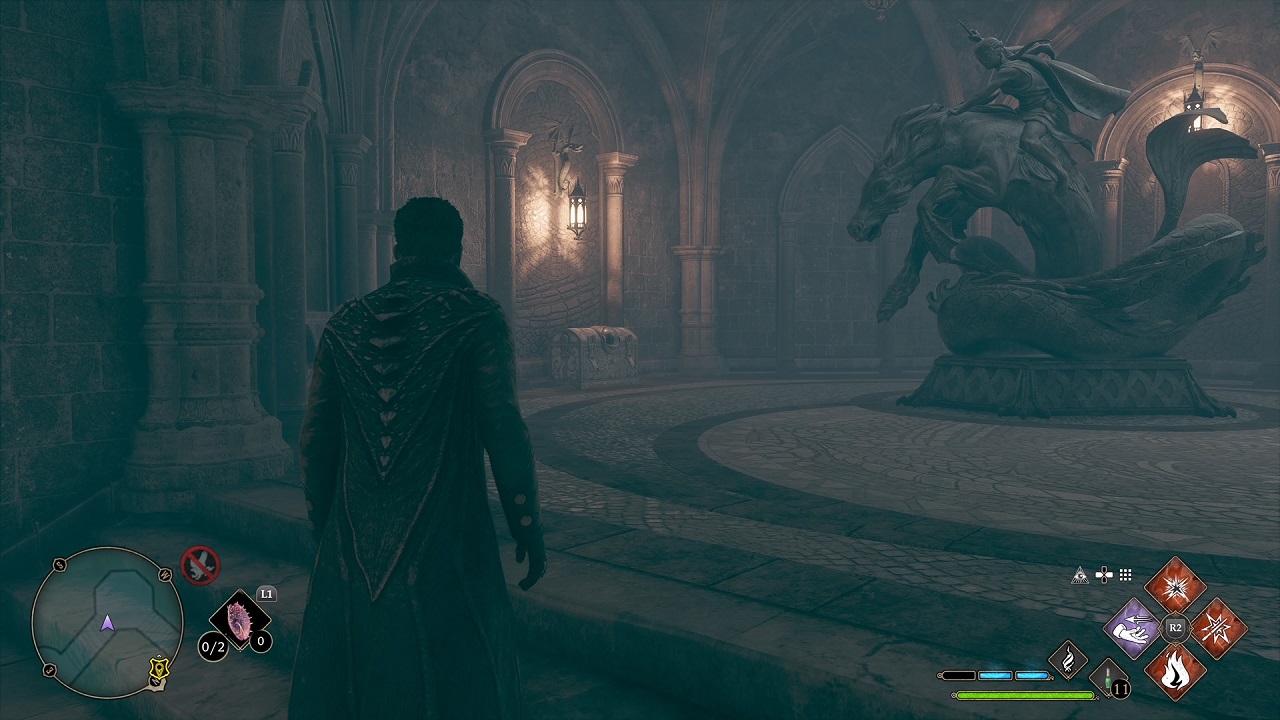Select the right-hand red spell in the diamond

coord(1218,628)
